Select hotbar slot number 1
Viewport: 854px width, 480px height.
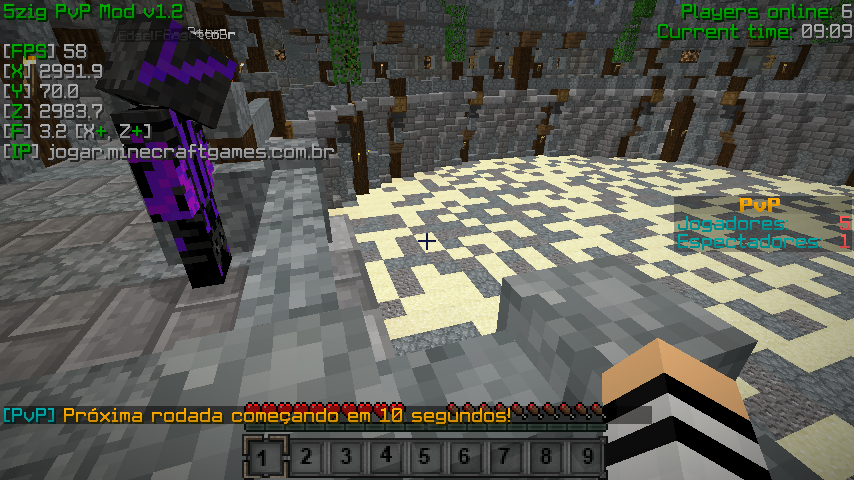coord(264,458)
